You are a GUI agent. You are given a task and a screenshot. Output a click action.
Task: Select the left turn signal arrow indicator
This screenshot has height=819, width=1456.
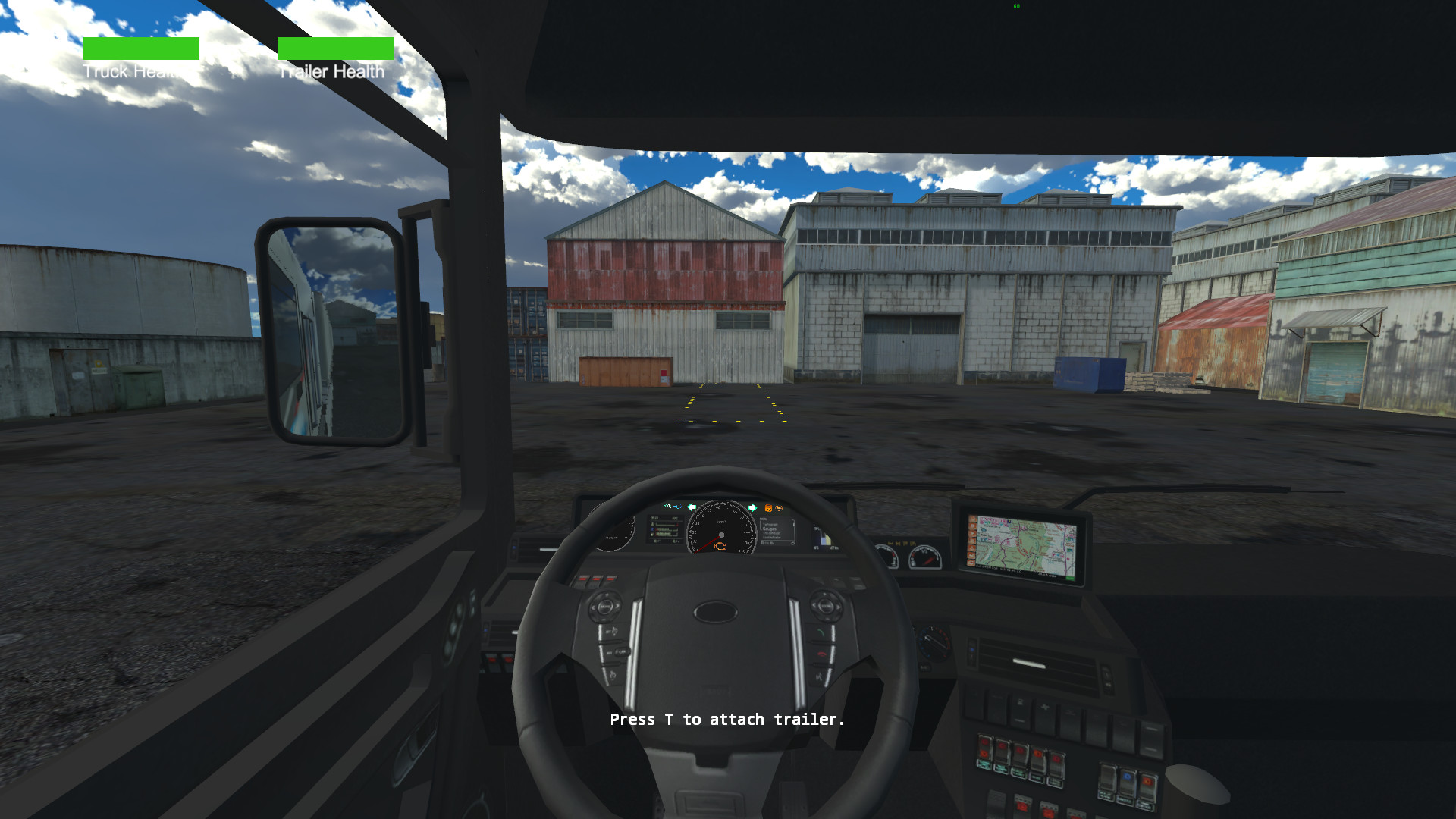coord(692,507)
